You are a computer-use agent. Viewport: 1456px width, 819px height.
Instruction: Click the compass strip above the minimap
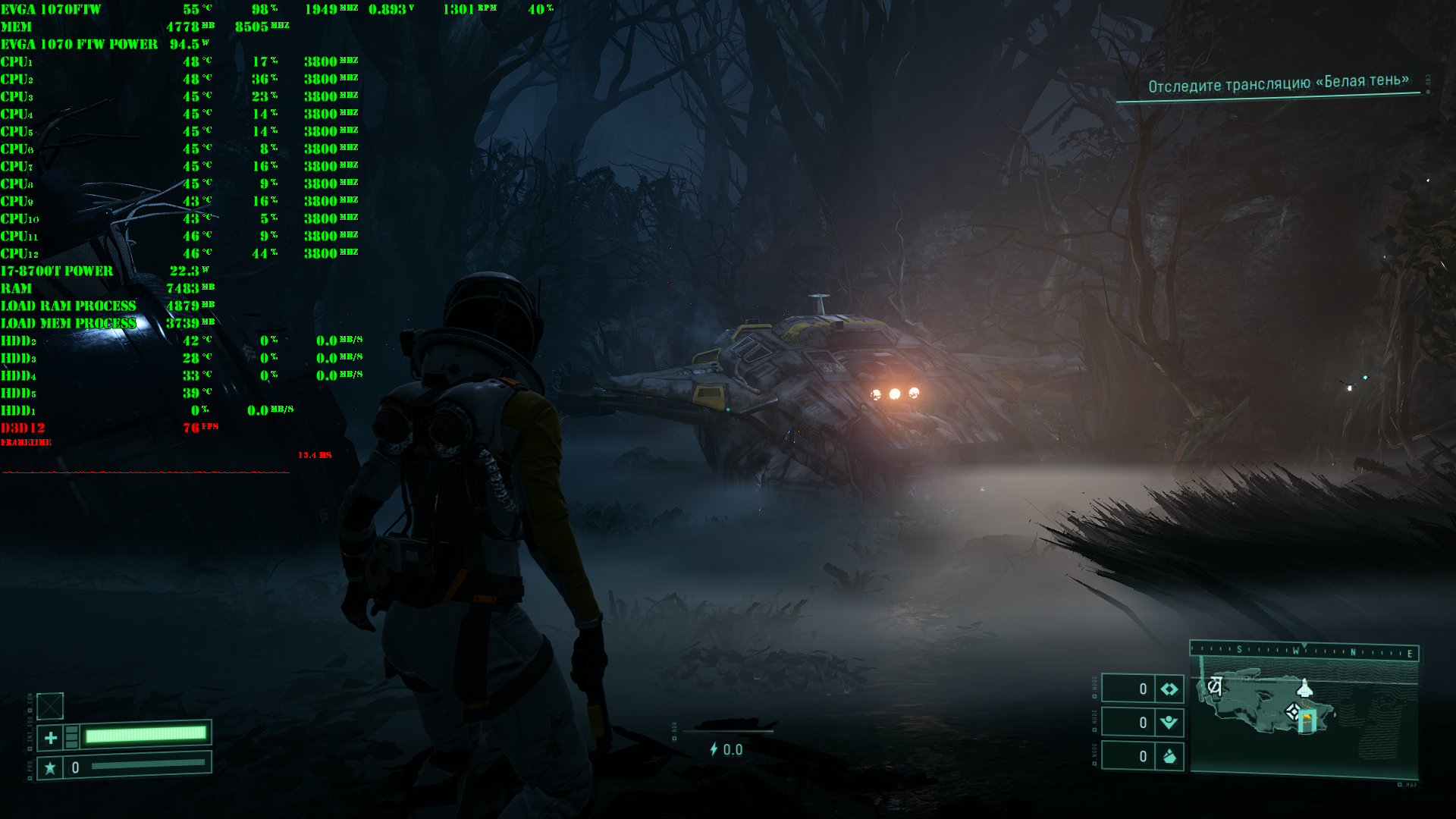[x=1304, y=651]
